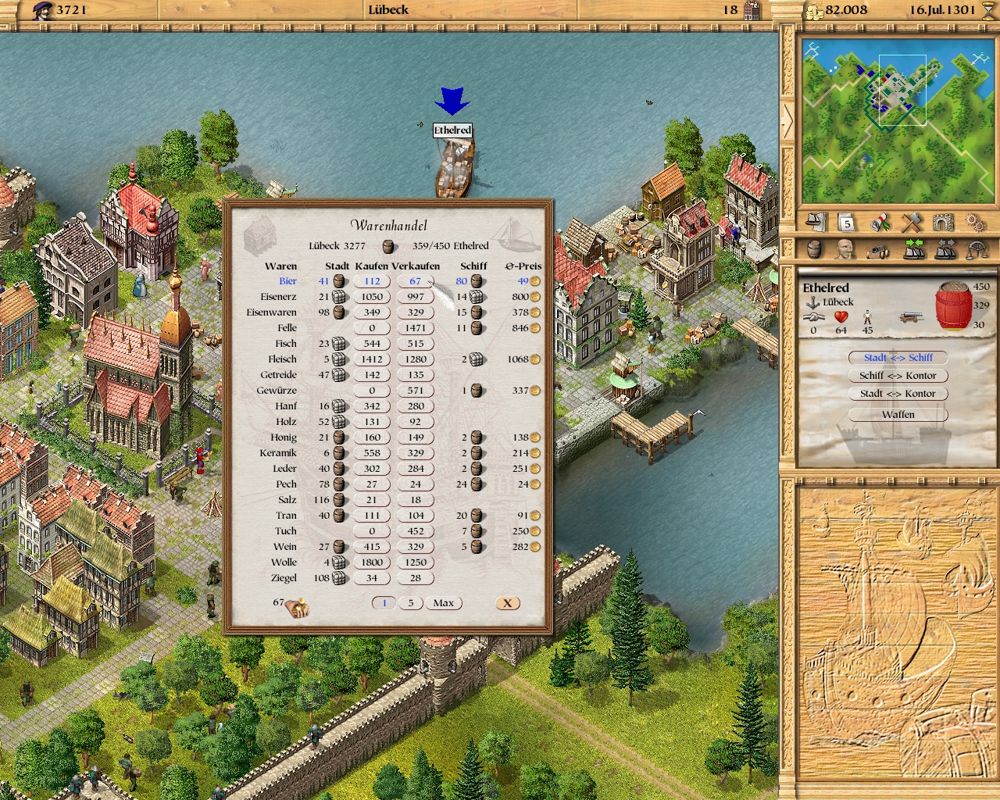The image size is (1000, 800).
Task: Open Stadt <-> Kontor trading
Action: (x=898, y=394)
